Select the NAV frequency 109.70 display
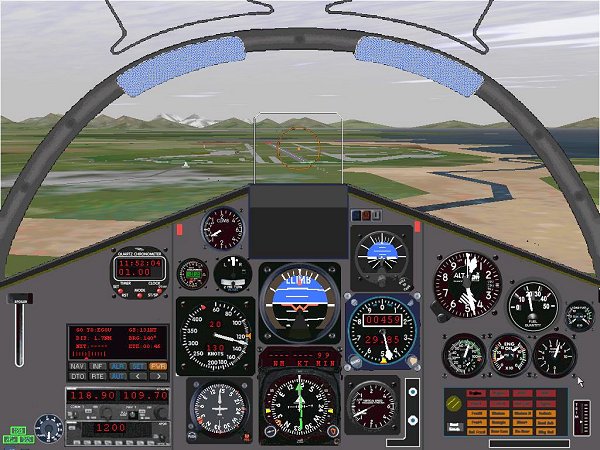This screenshot has width=600, height=450. 144,397
